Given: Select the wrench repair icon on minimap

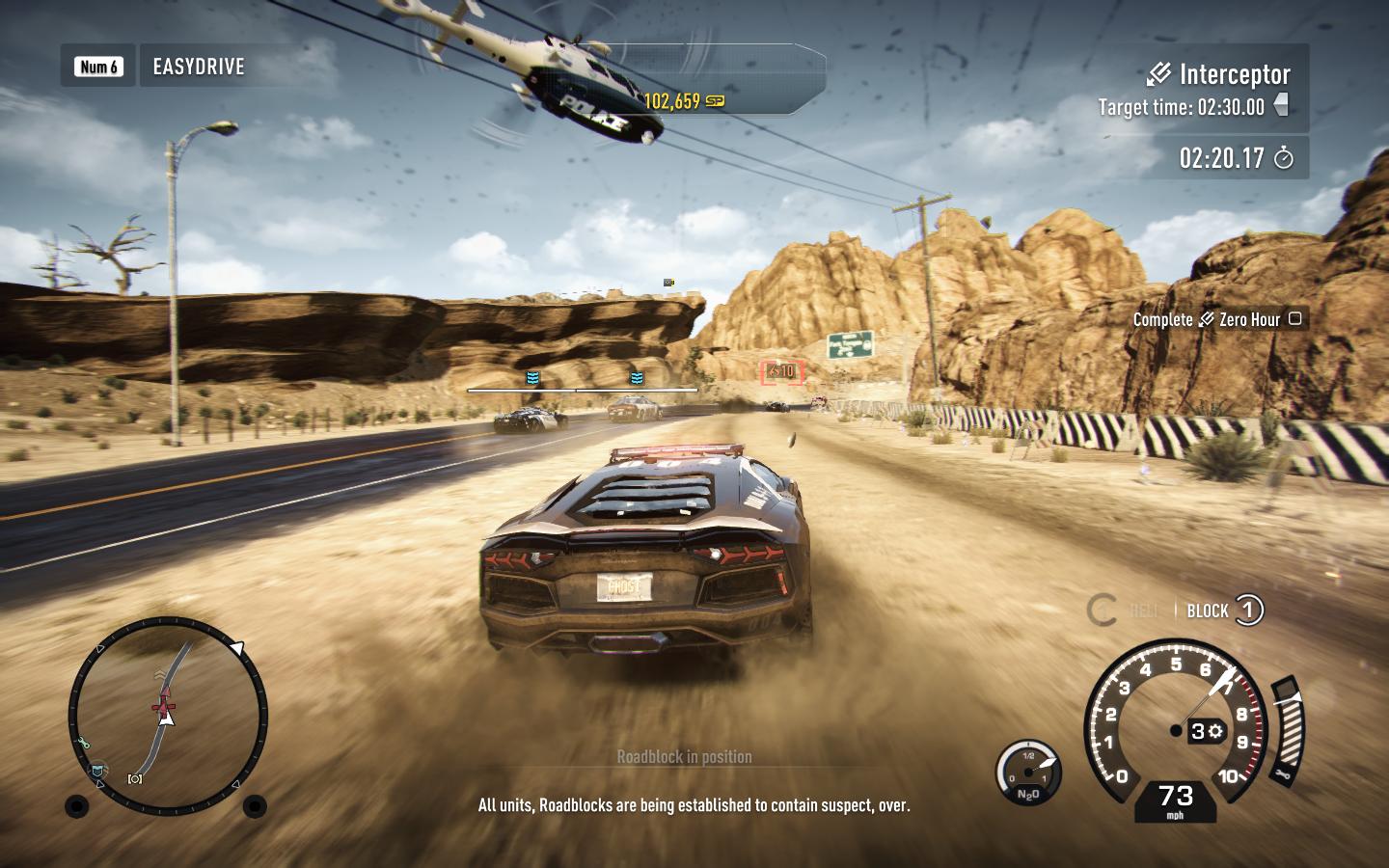Looking at the screenshot, I should coord(84,743).
